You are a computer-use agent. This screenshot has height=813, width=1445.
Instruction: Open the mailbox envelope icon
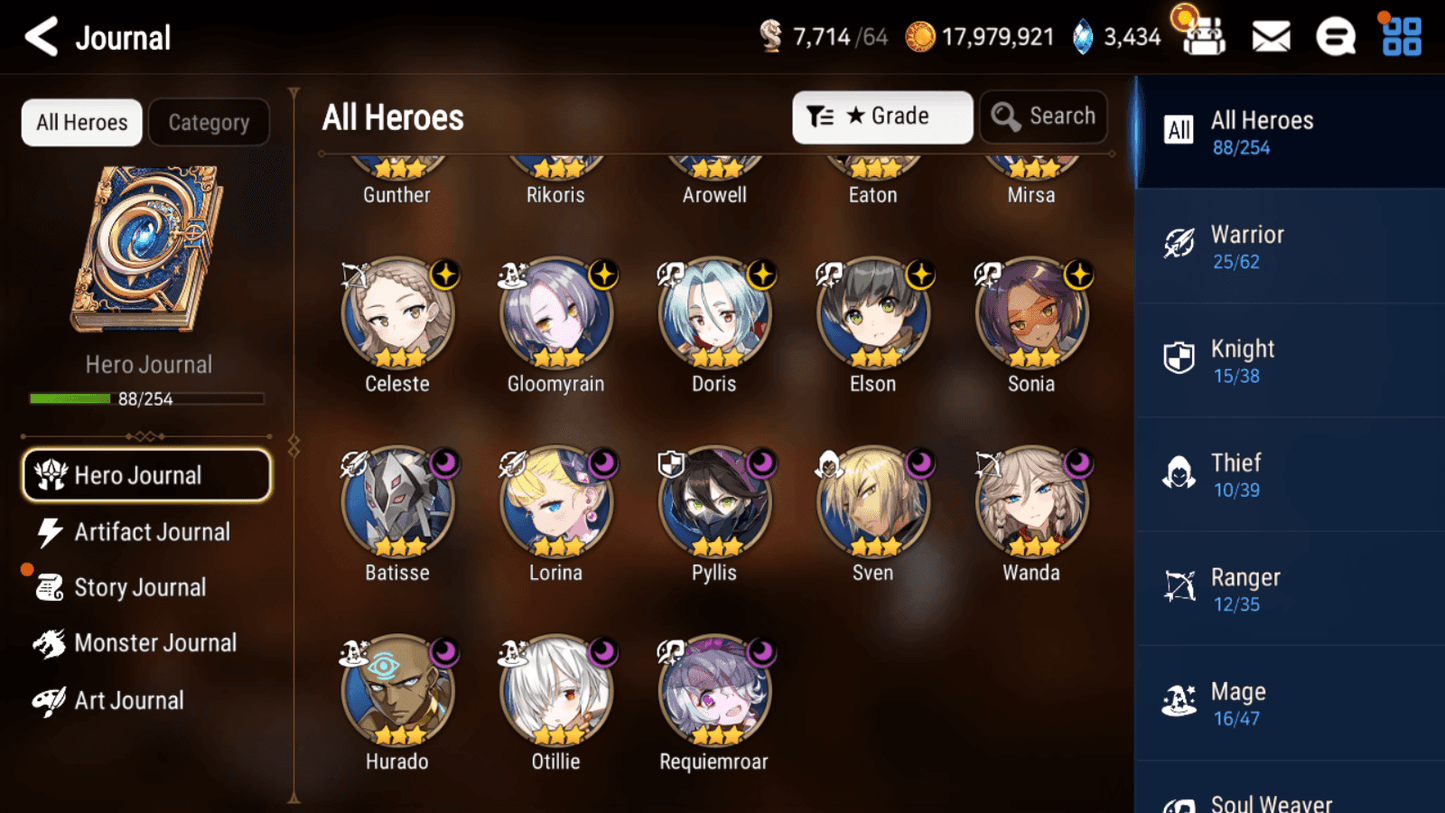coord(1271,37)
